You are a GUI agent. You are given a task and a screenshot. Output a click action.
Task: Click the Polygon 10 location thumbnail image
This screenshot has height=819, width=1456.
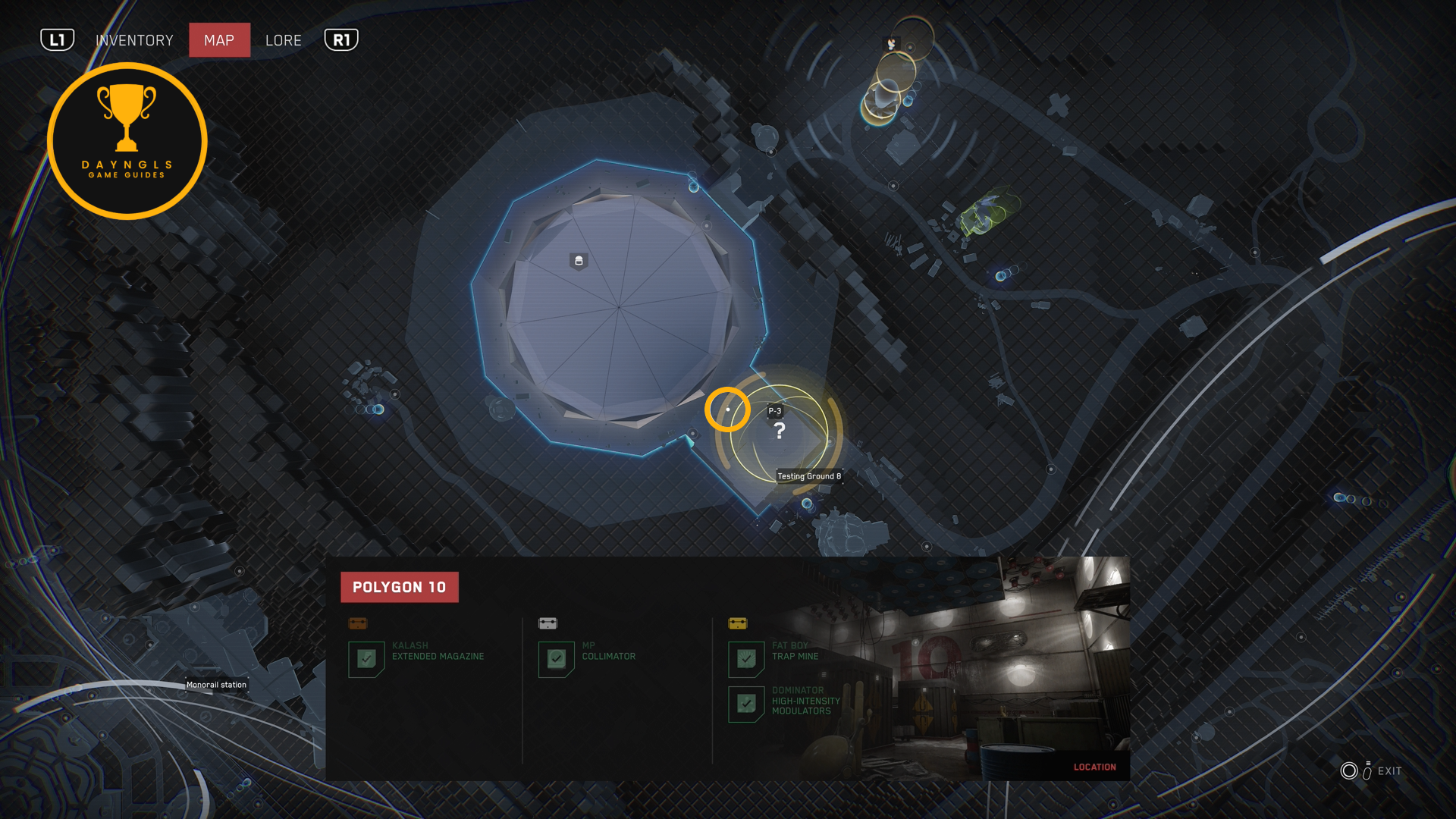[1009, 667]
